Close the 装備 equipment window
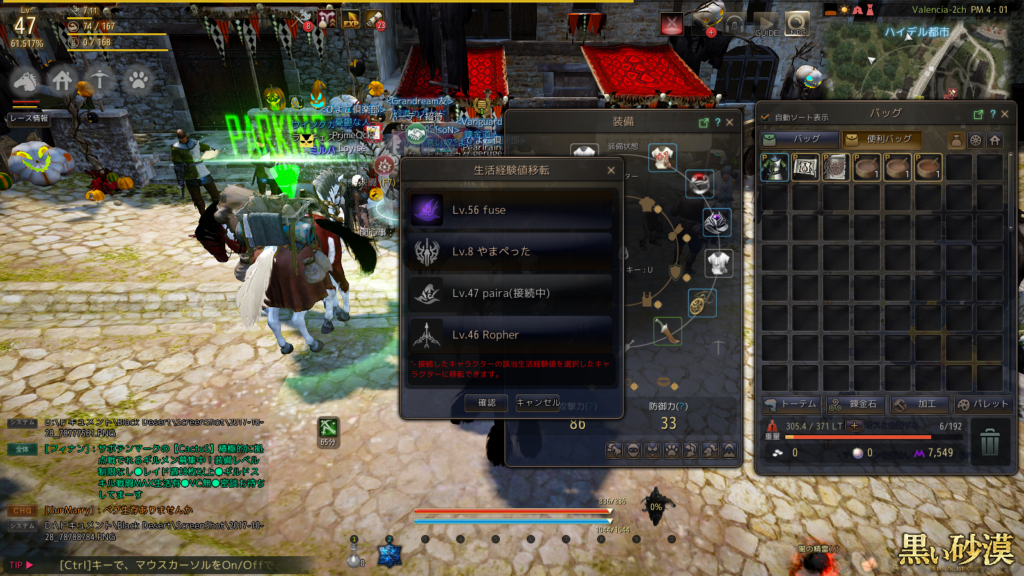Image resolution: width=1024 pixels, height=576 pixels. point(729,122)
